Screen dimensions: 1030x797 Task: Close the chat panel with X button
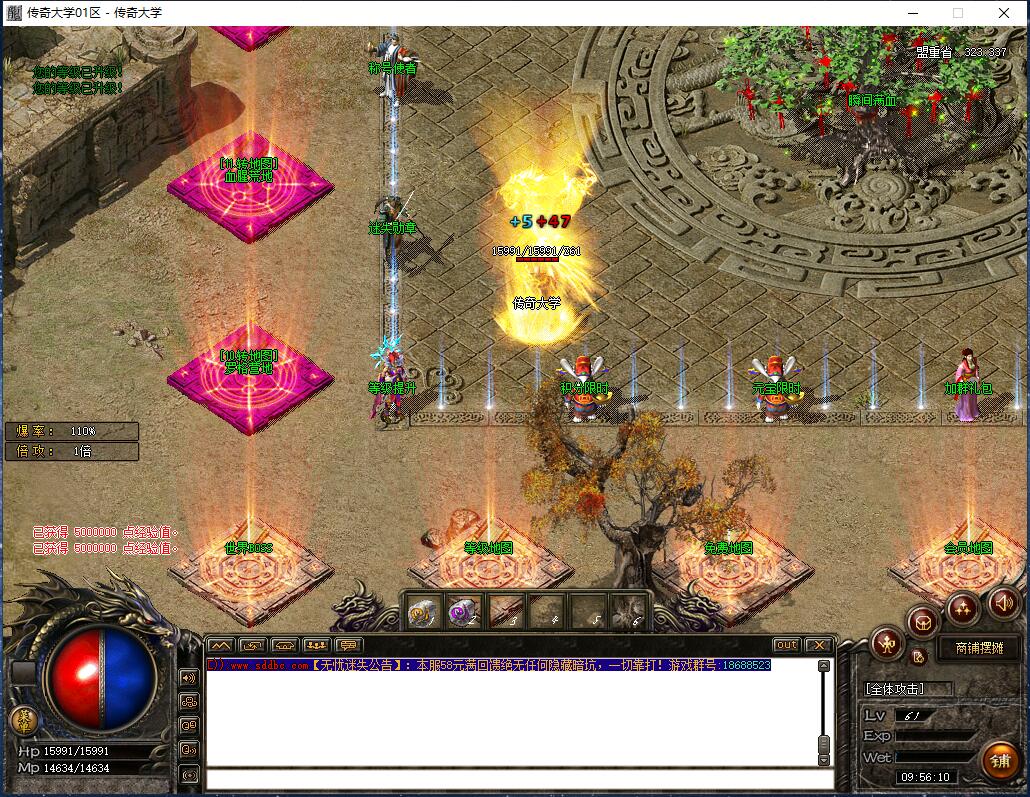(819, 645)
